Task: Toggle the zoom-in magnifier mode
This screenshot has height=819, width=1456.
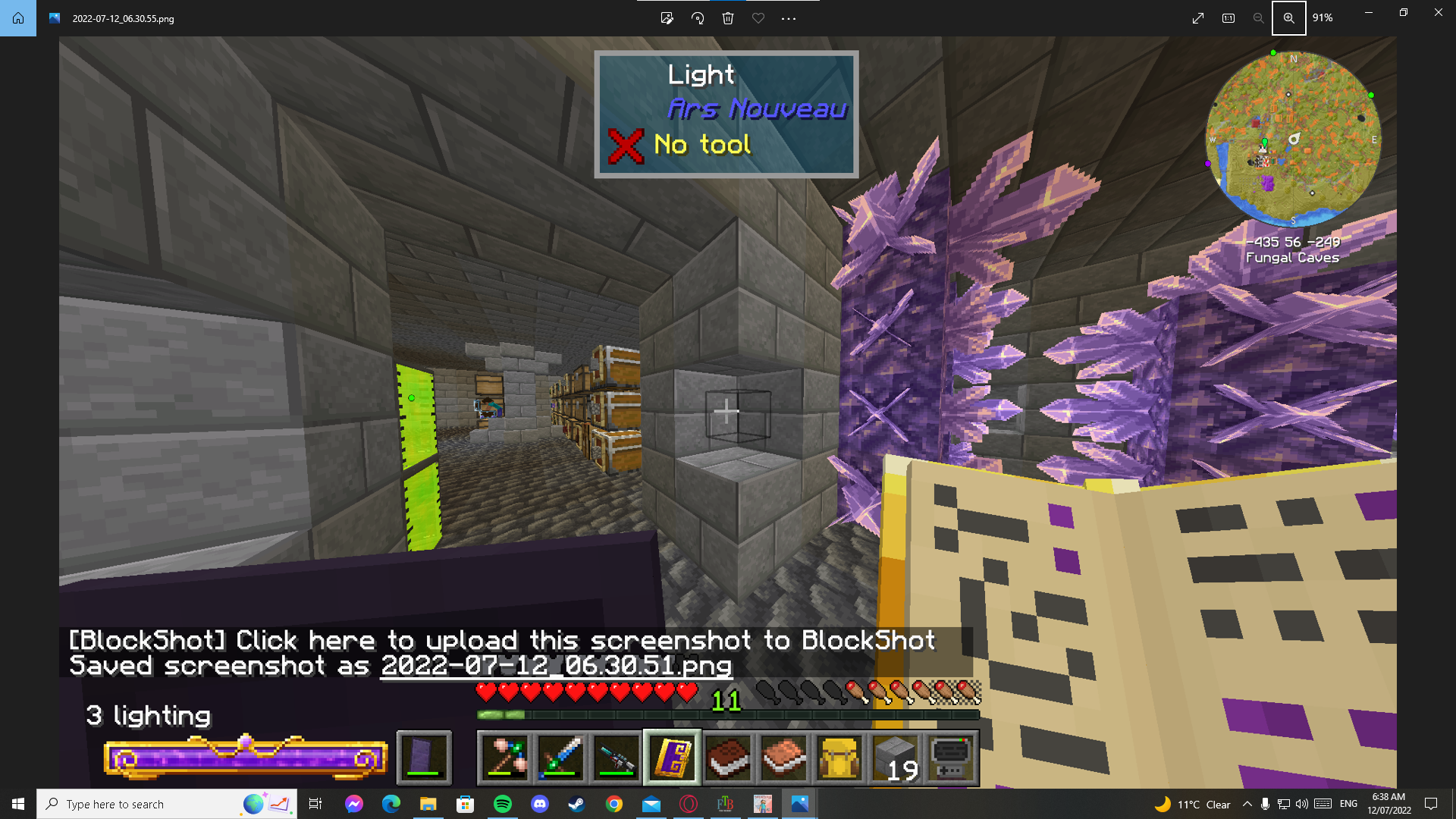Action: (x=1289, y=18)
